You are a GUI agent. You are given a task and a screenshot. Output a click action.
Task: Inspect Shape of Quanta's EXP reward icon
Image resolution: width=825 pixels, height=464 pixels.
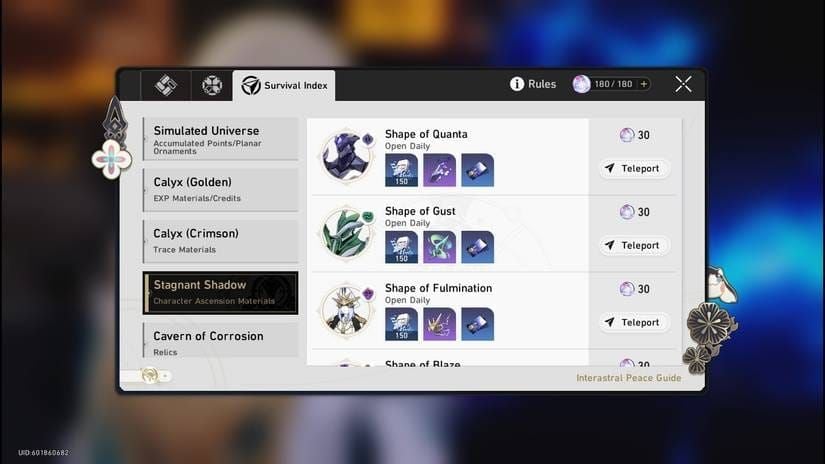tap(401, 170)
